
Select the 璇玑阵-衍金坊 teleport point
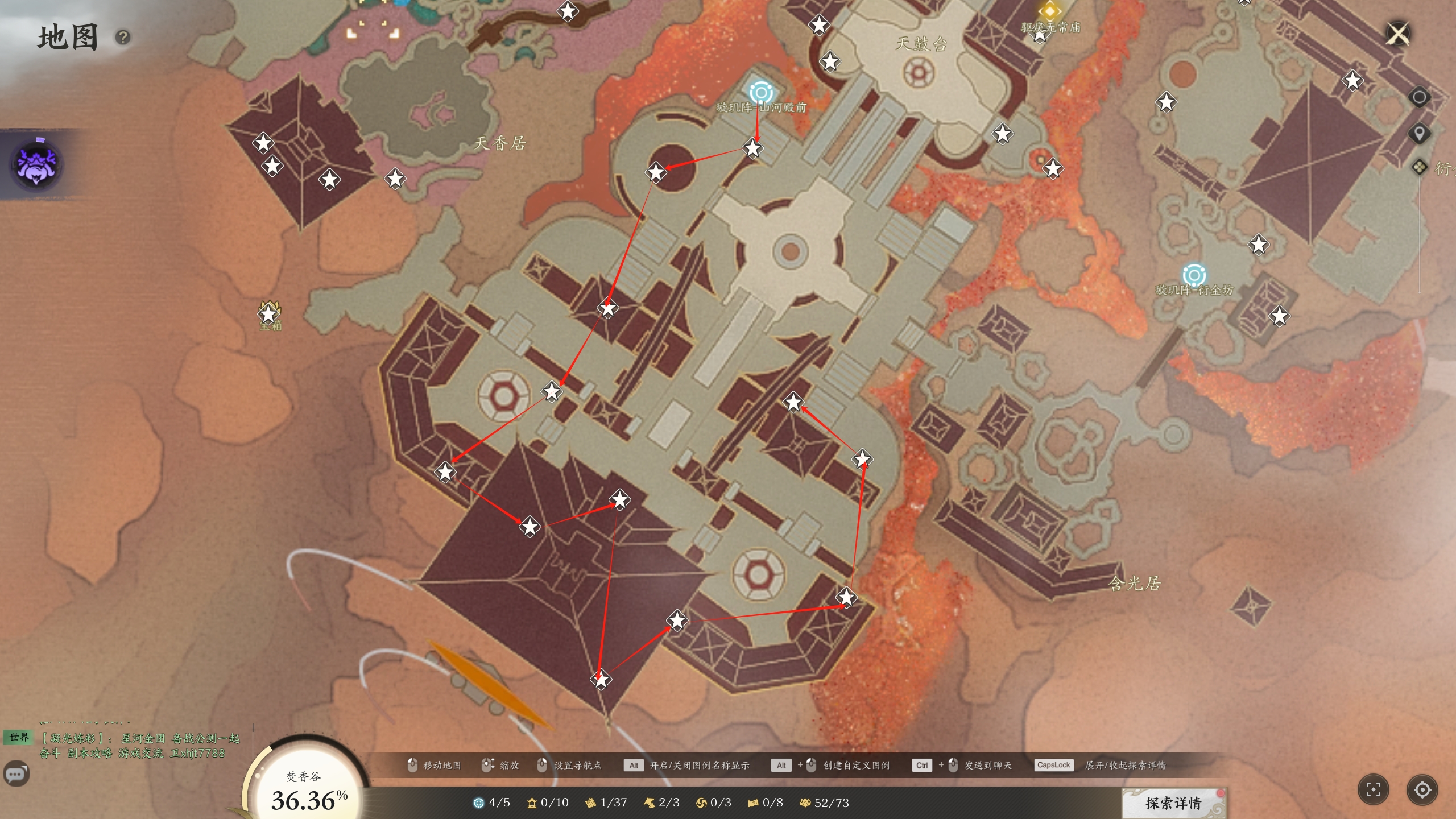click(x=1194, y=276)
